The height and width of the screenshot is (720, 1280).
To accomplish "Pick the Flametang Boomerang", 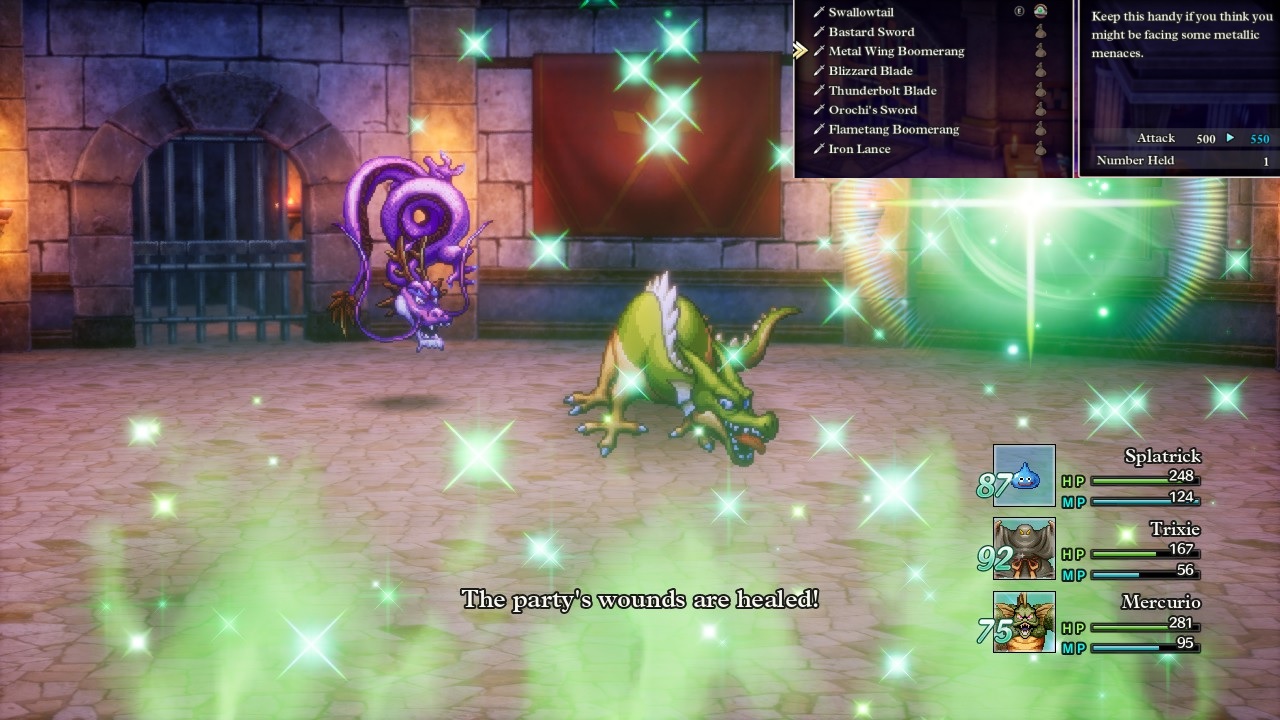I will coord(893,130).
